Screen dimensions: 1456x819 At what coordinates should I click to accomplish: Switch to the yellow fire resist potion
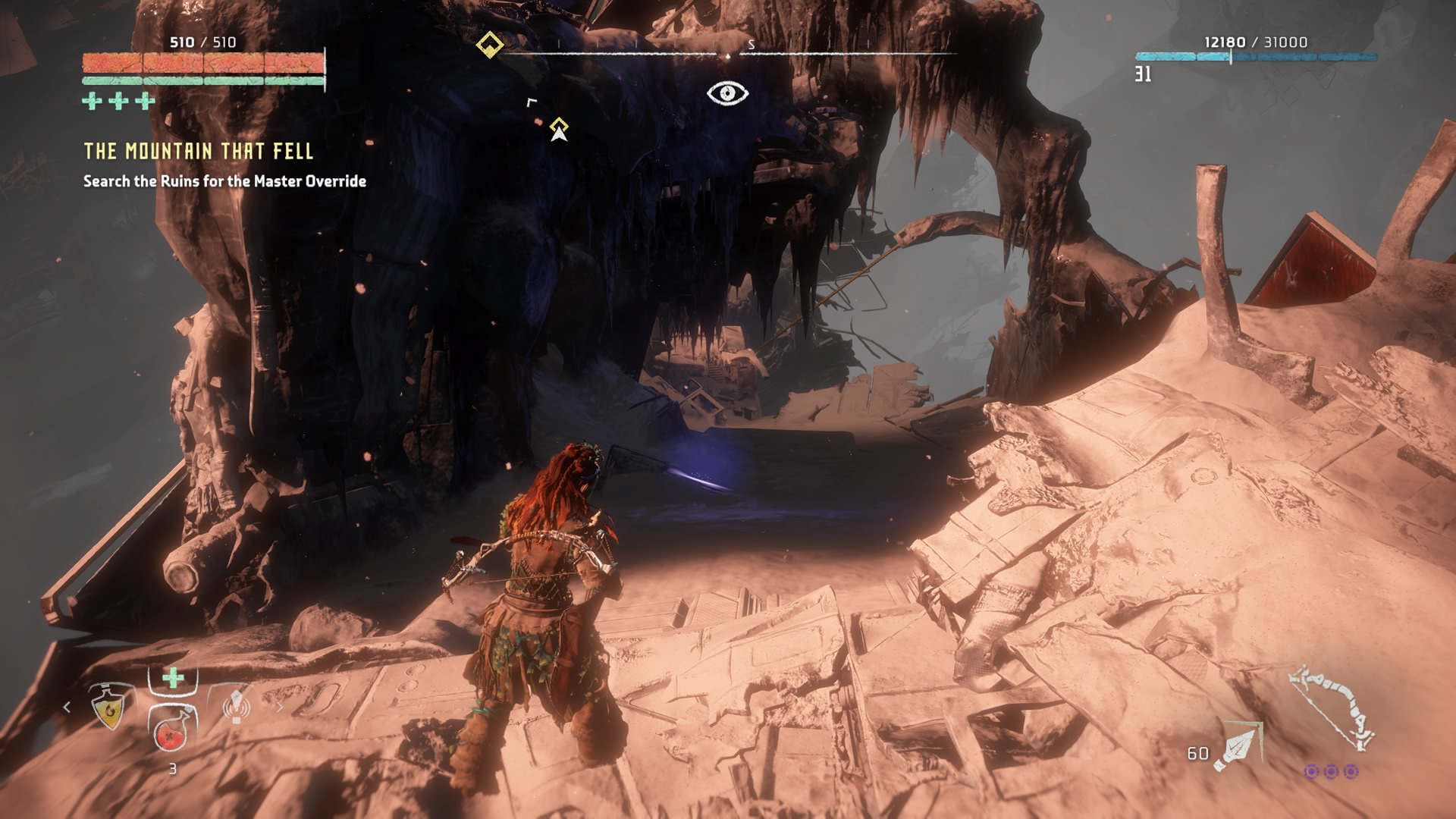tap(110, 707)
